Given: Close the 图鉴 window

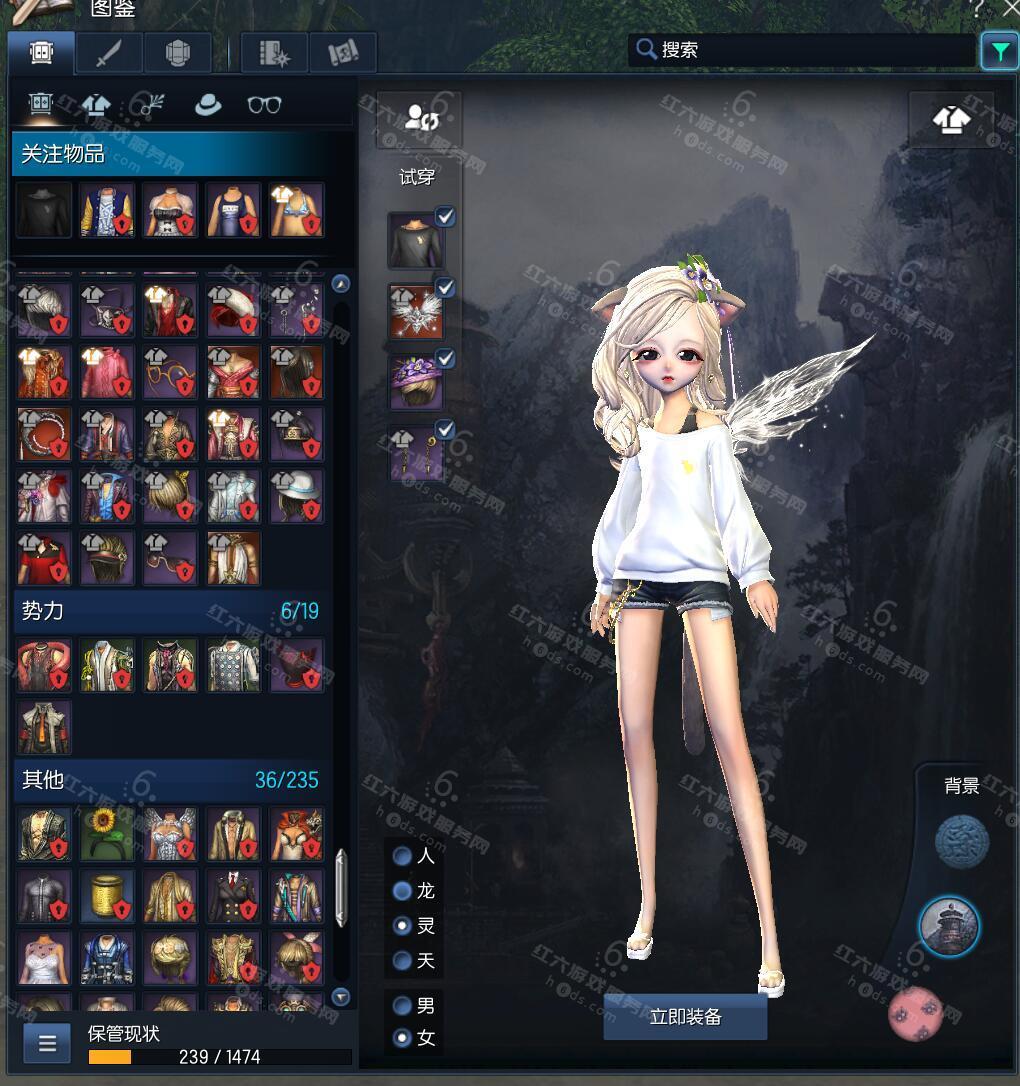Looking at the screenshot, I should pyautogui.click(x=1009, y=8).
